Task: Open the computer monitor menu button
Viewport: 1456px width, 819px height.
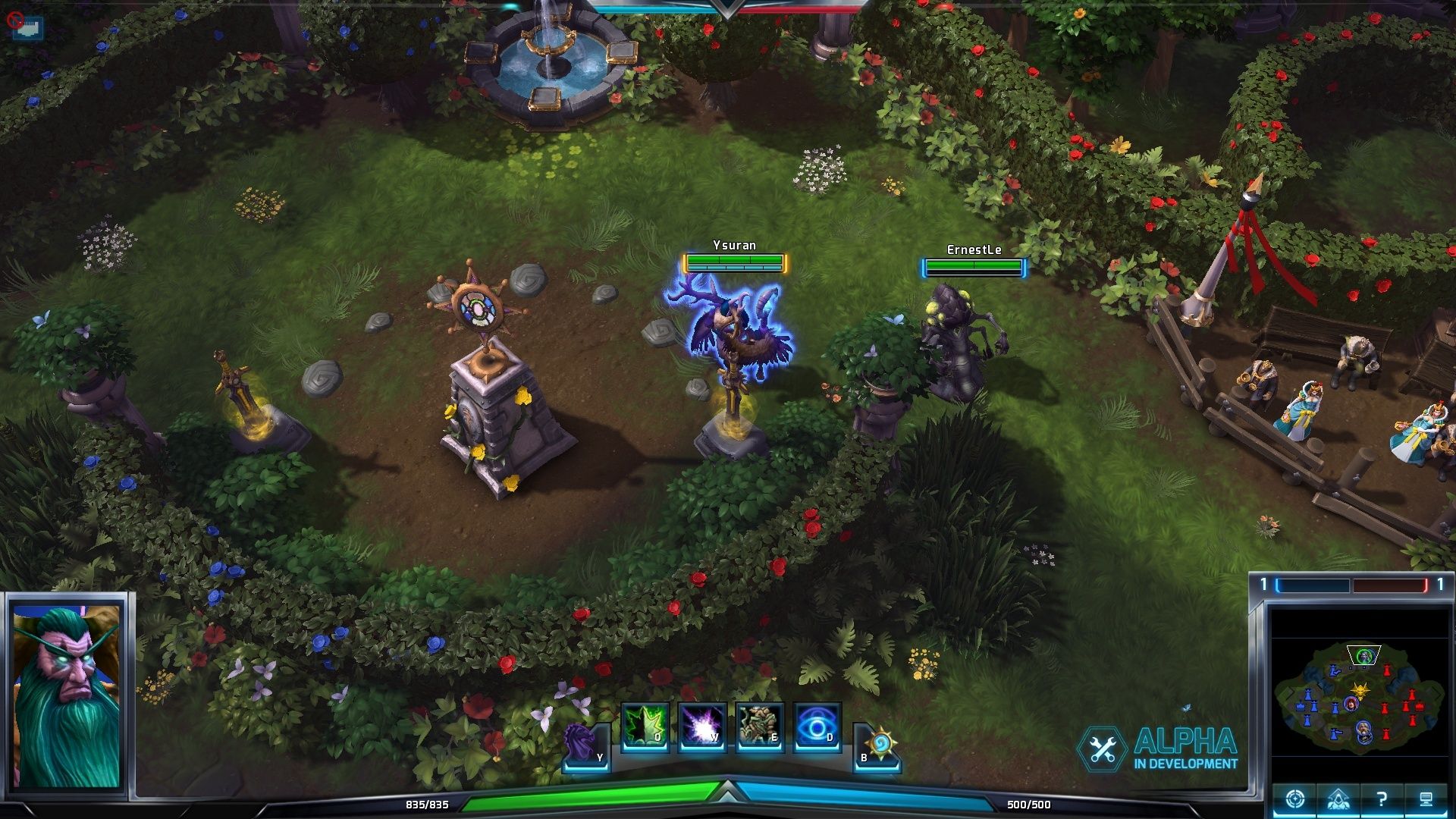Action: tap(1426, 799)
